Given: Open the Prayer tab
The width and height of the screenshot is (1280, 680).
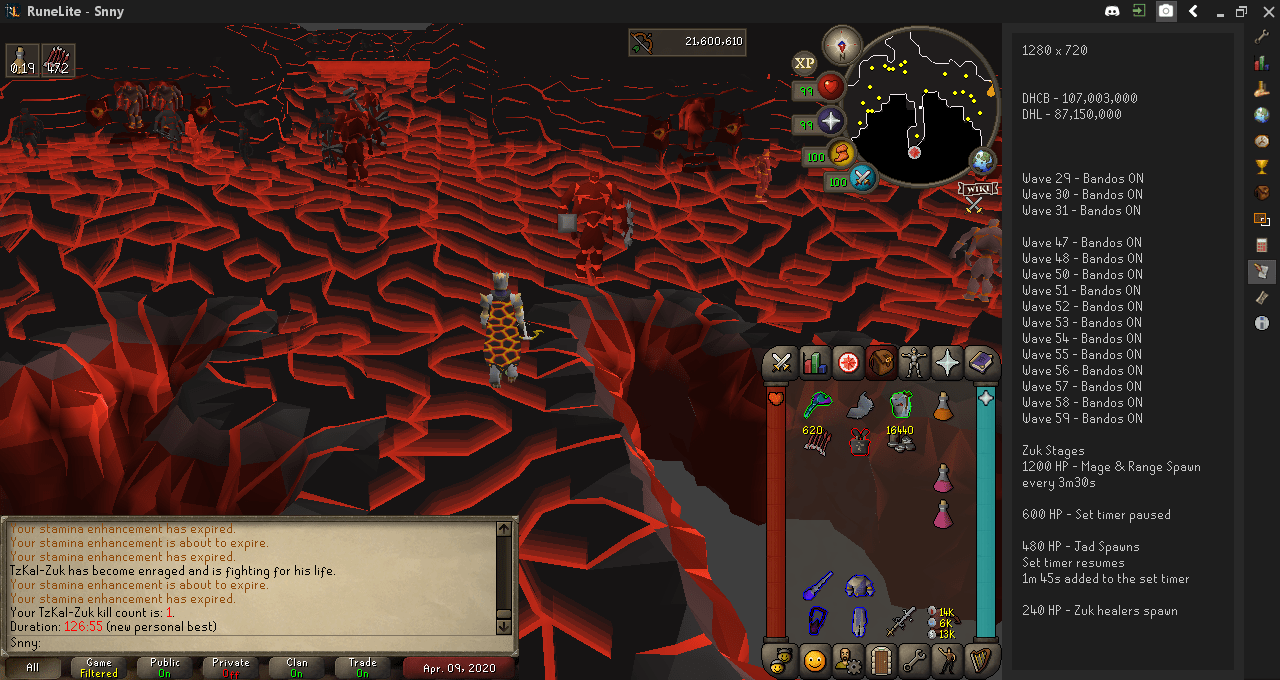Looking at the screenshot, I should tap(946, 362).
